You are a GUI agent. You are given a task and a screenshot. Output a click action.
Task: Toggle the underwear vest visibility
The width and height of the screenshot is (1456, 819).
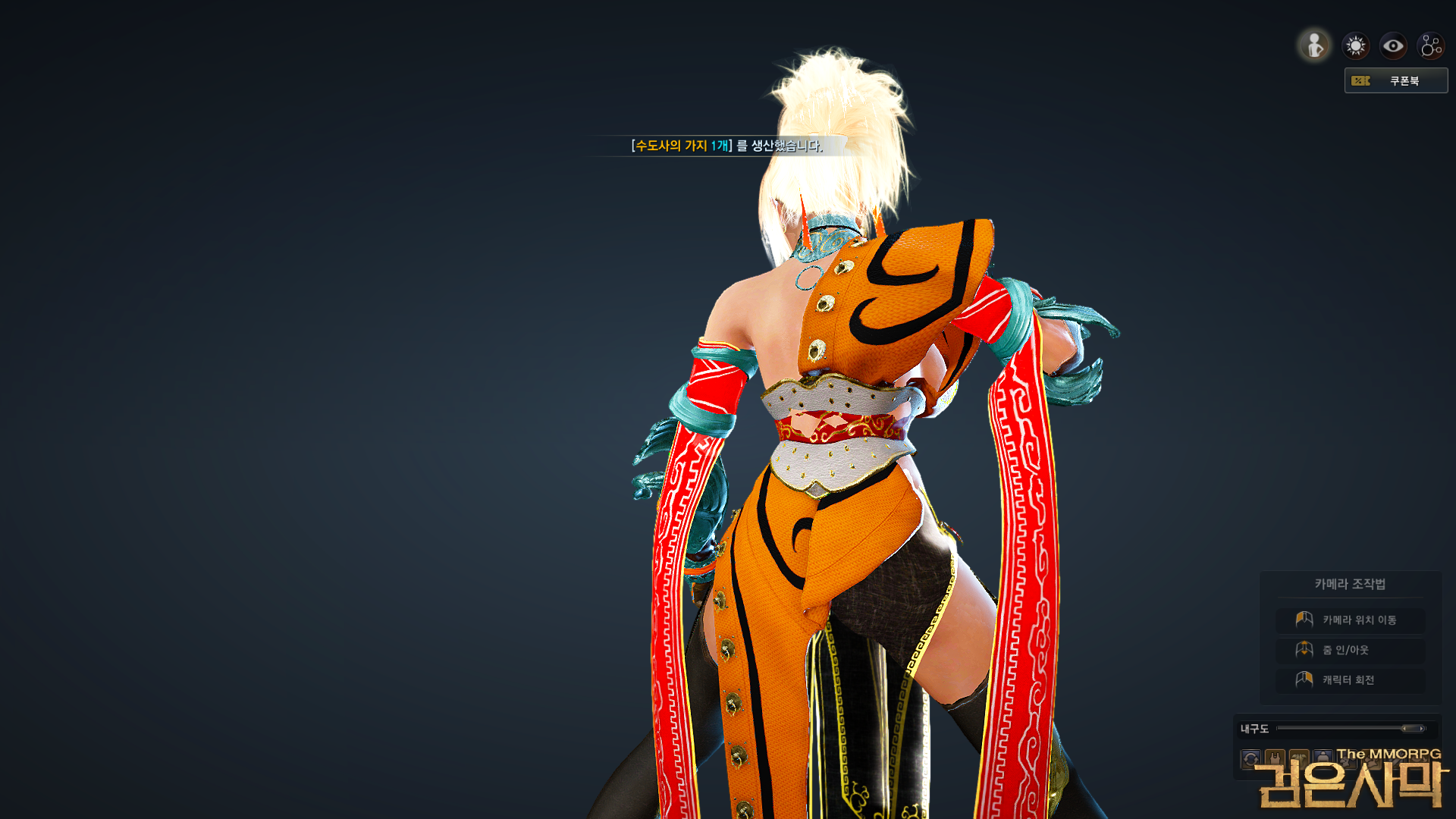tap(1276, 758)
